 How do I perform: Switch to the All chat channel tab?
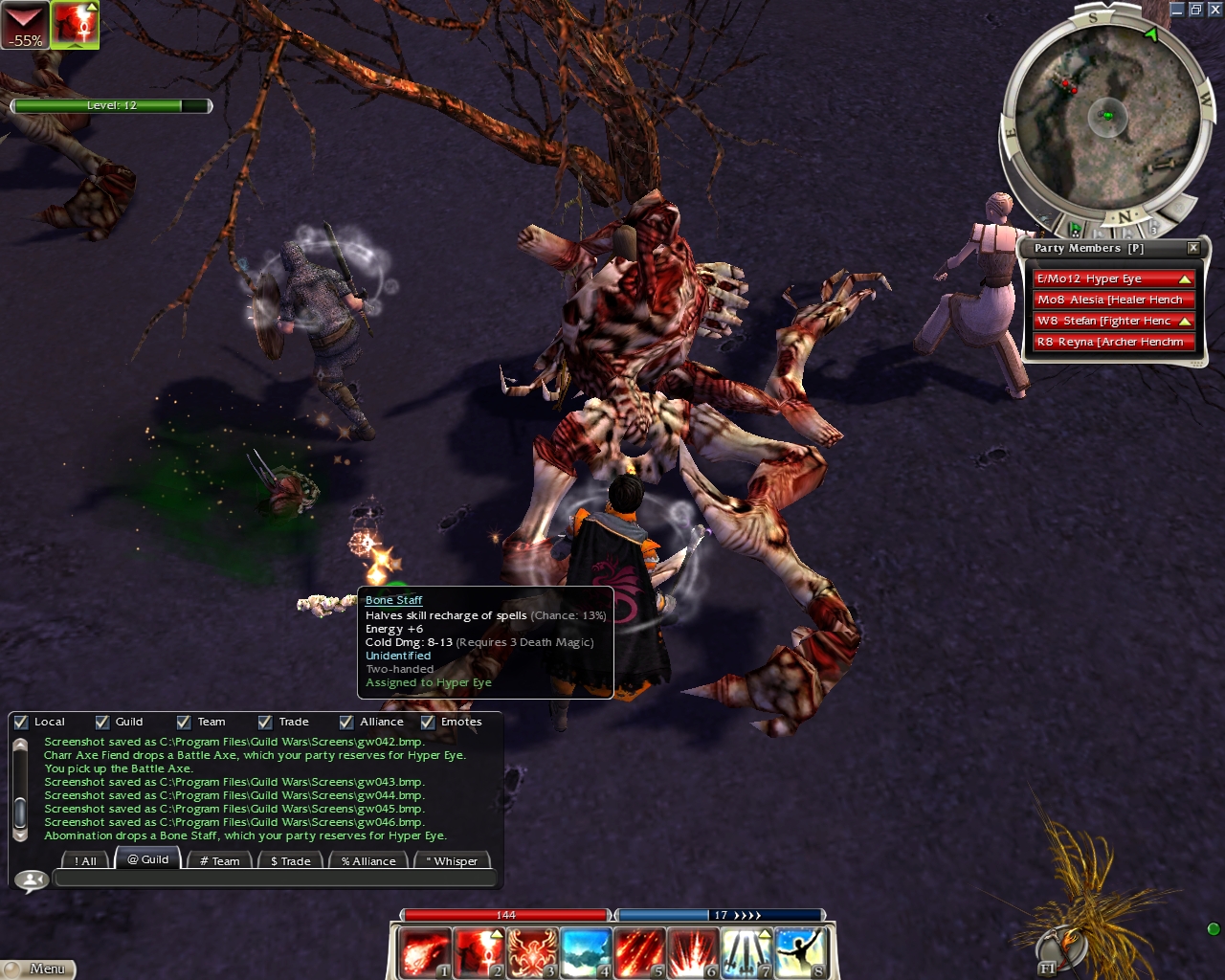click(86, 861)
